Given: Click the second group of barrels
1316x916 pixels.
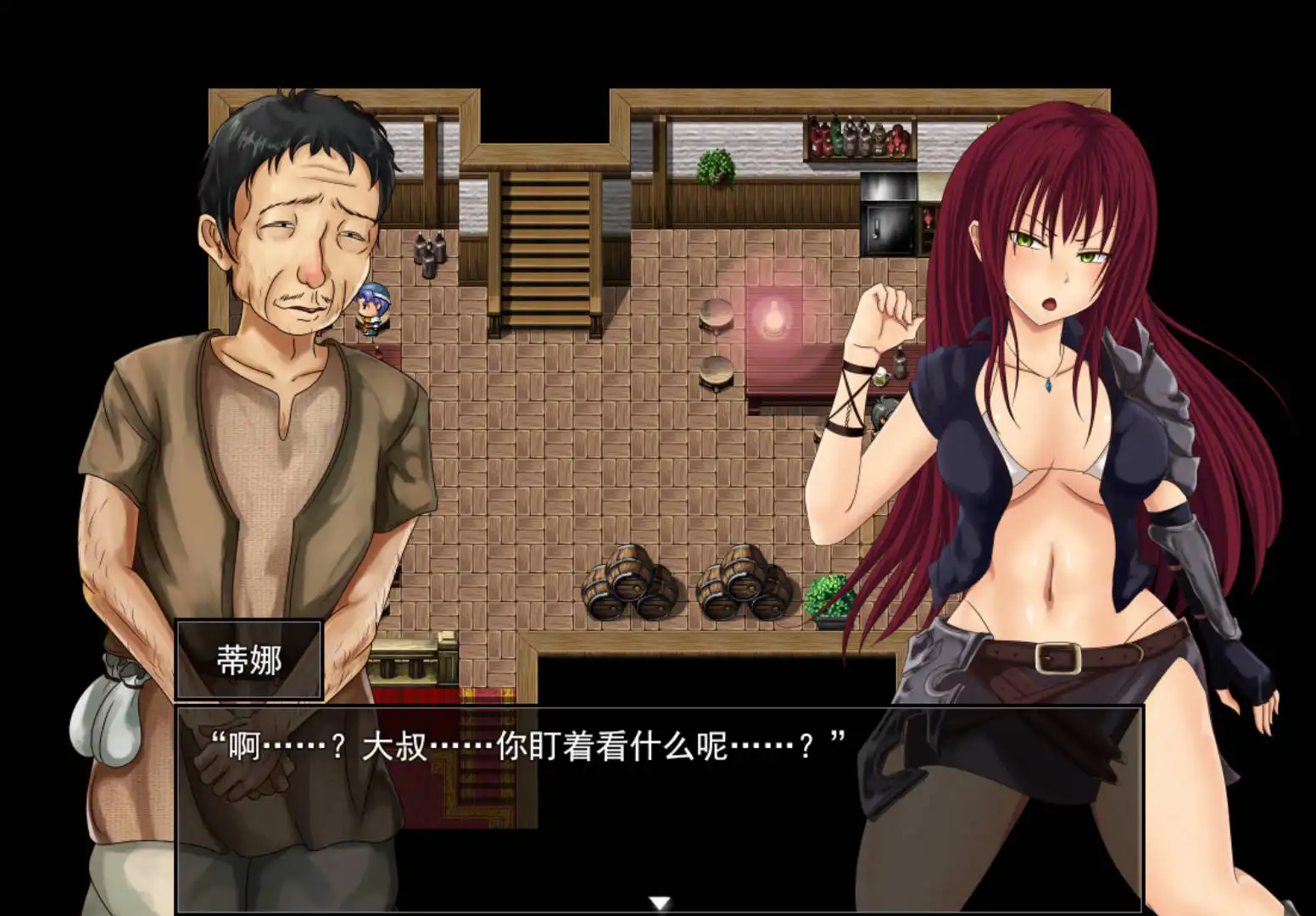Looking at the screenshot, I should pos(742,585).
